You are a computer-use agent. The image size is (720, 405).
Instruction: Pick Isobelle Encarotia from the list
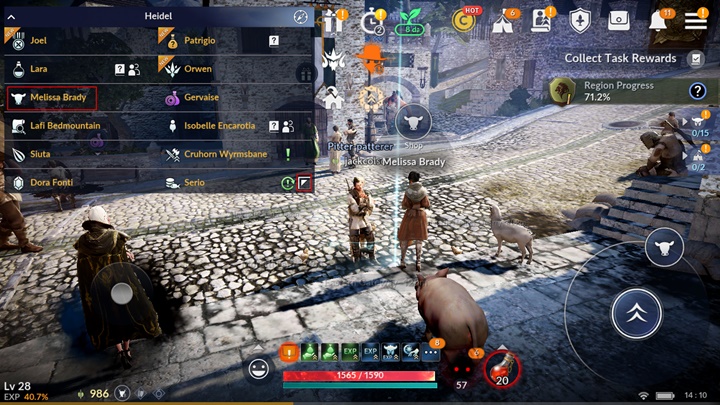222,126
